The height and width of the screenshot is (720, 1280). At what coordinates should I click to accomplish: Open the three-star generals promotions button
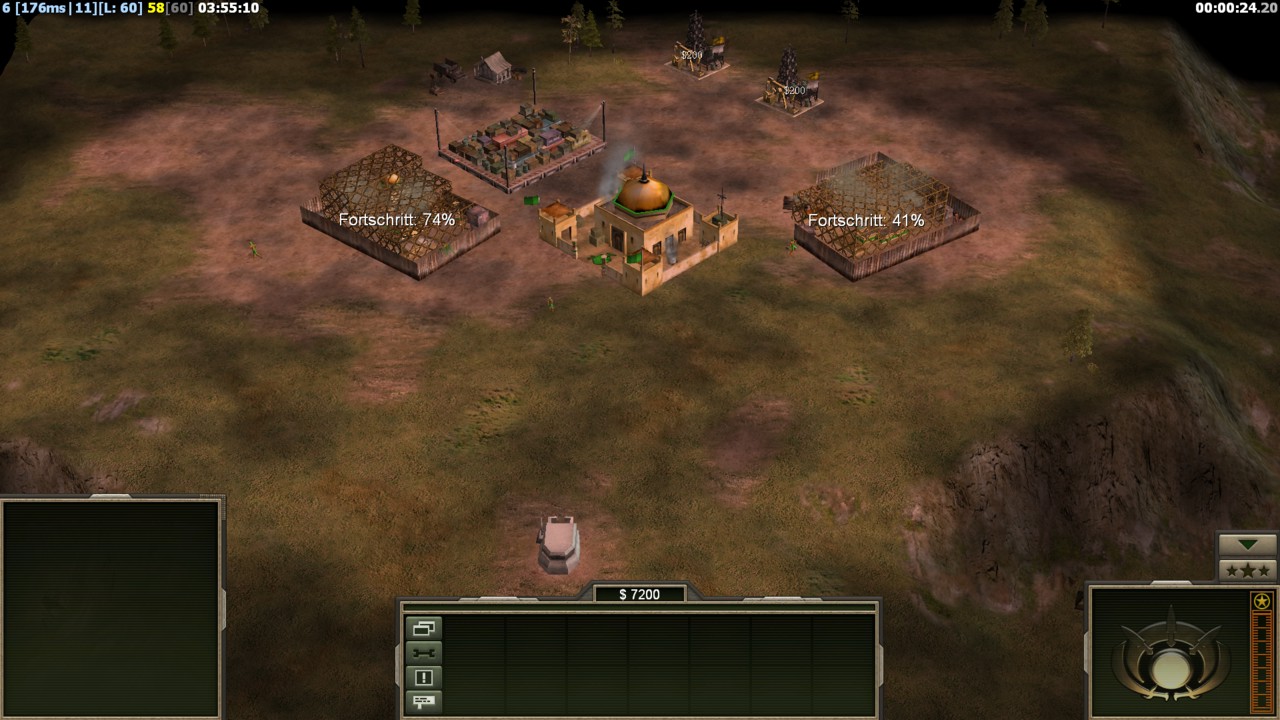click(1247, 570)
